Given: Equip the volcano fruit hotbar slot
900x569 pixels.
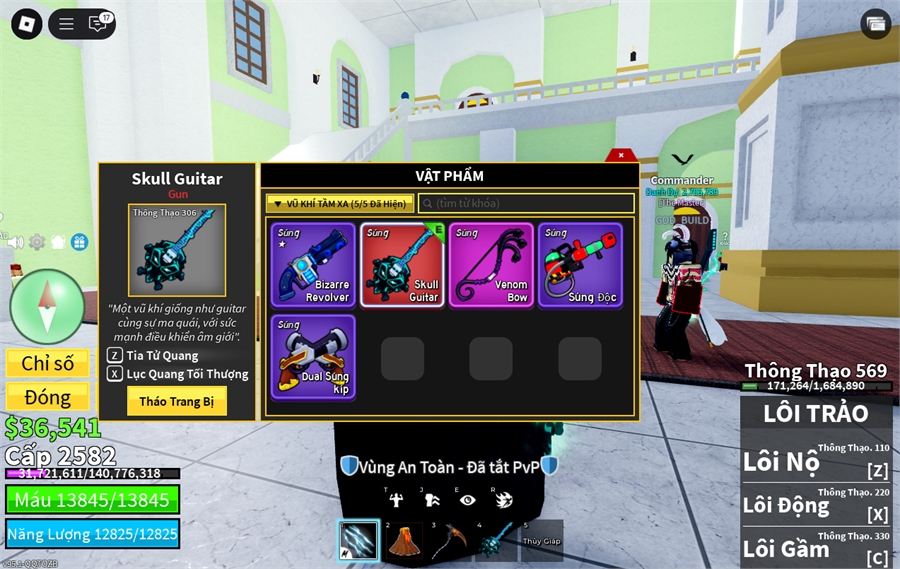Looking at the screenshot, I should tap(403, 540).
